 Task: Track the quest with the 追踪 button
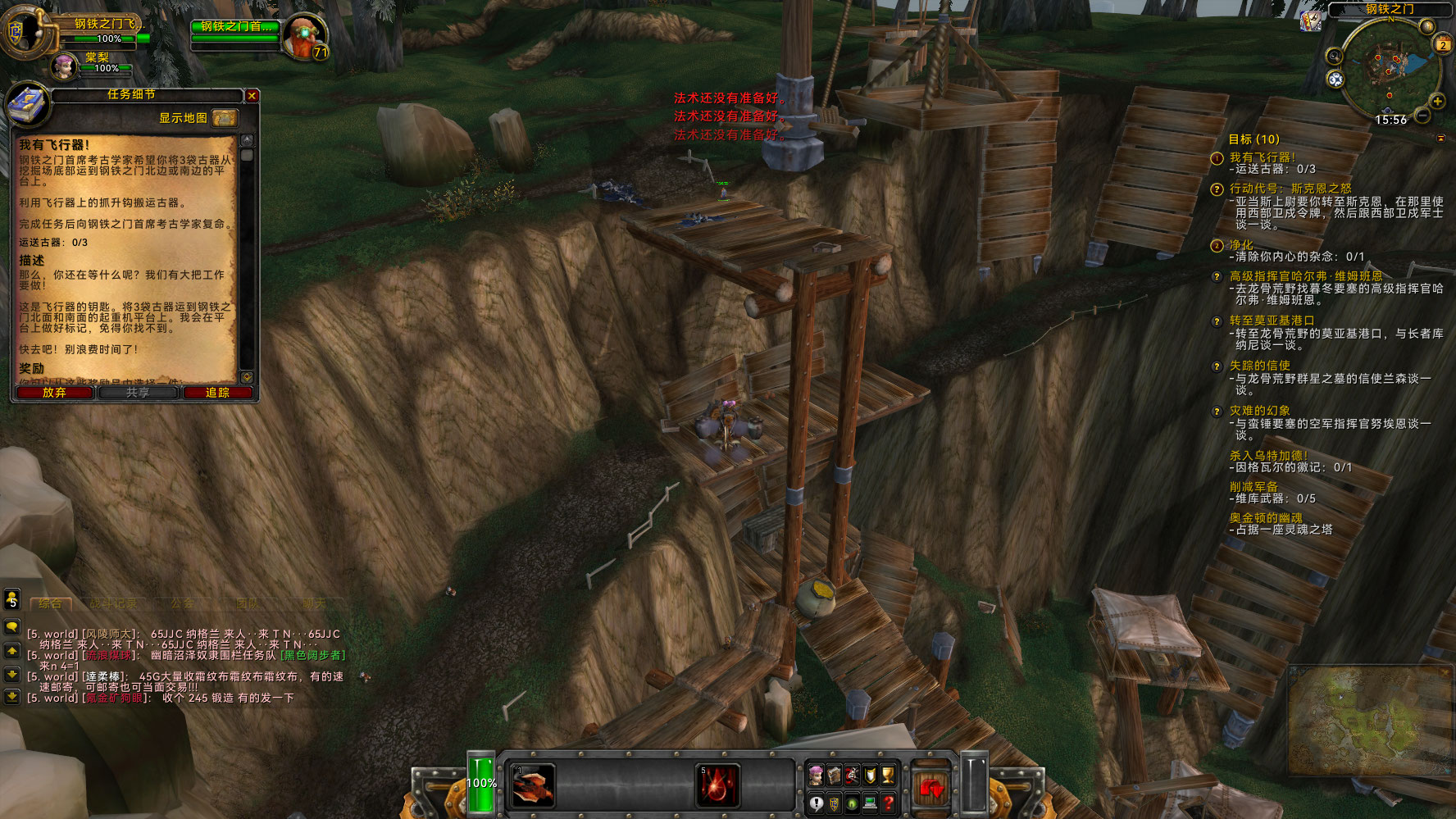coord(216,393)
